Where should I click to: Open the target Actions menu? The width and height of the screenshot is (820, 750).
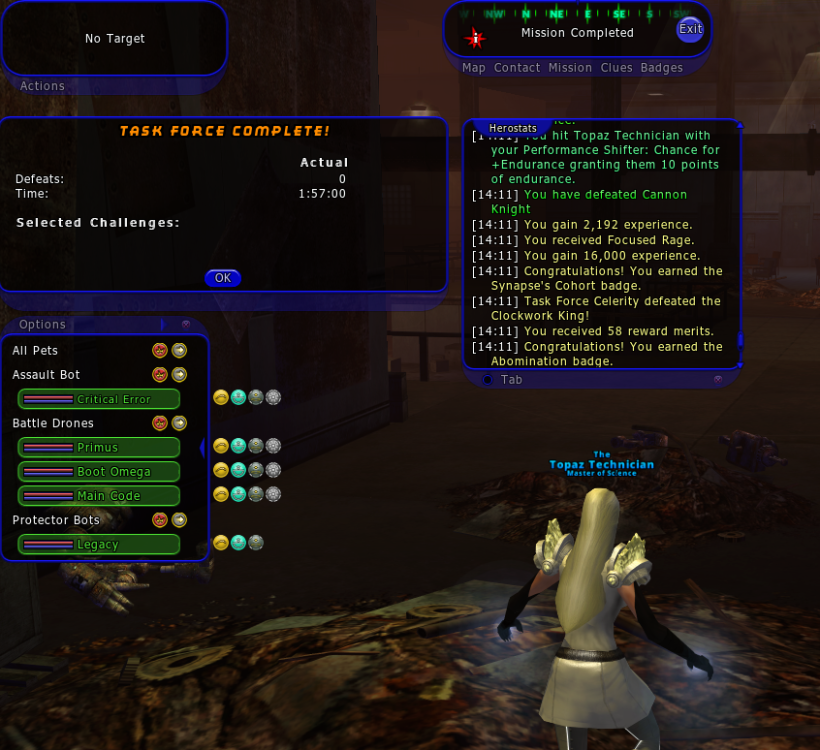point(42,86)
